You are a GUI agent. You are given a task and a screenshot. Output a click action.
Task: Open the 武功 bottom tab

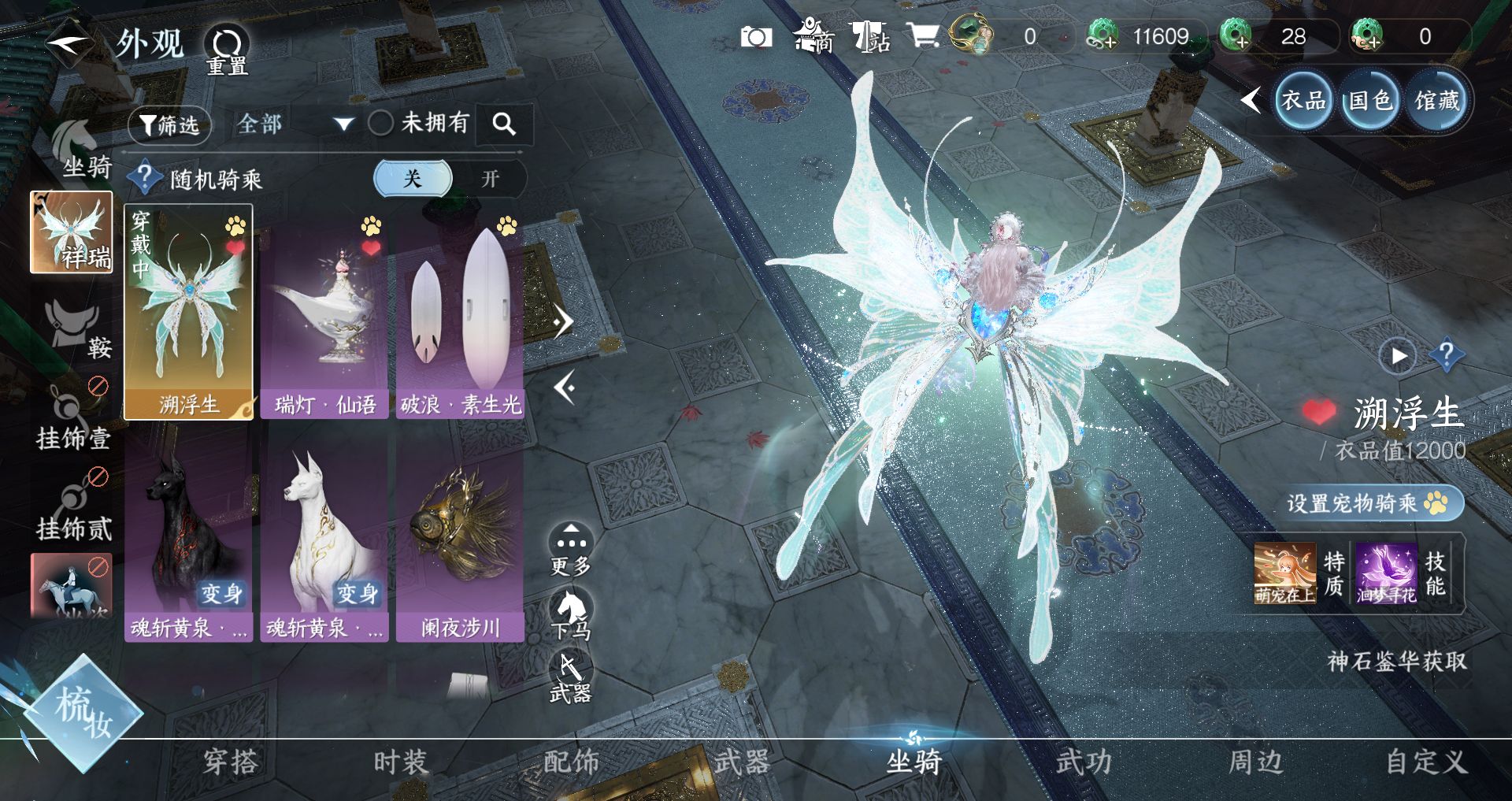pos(1084,762)
